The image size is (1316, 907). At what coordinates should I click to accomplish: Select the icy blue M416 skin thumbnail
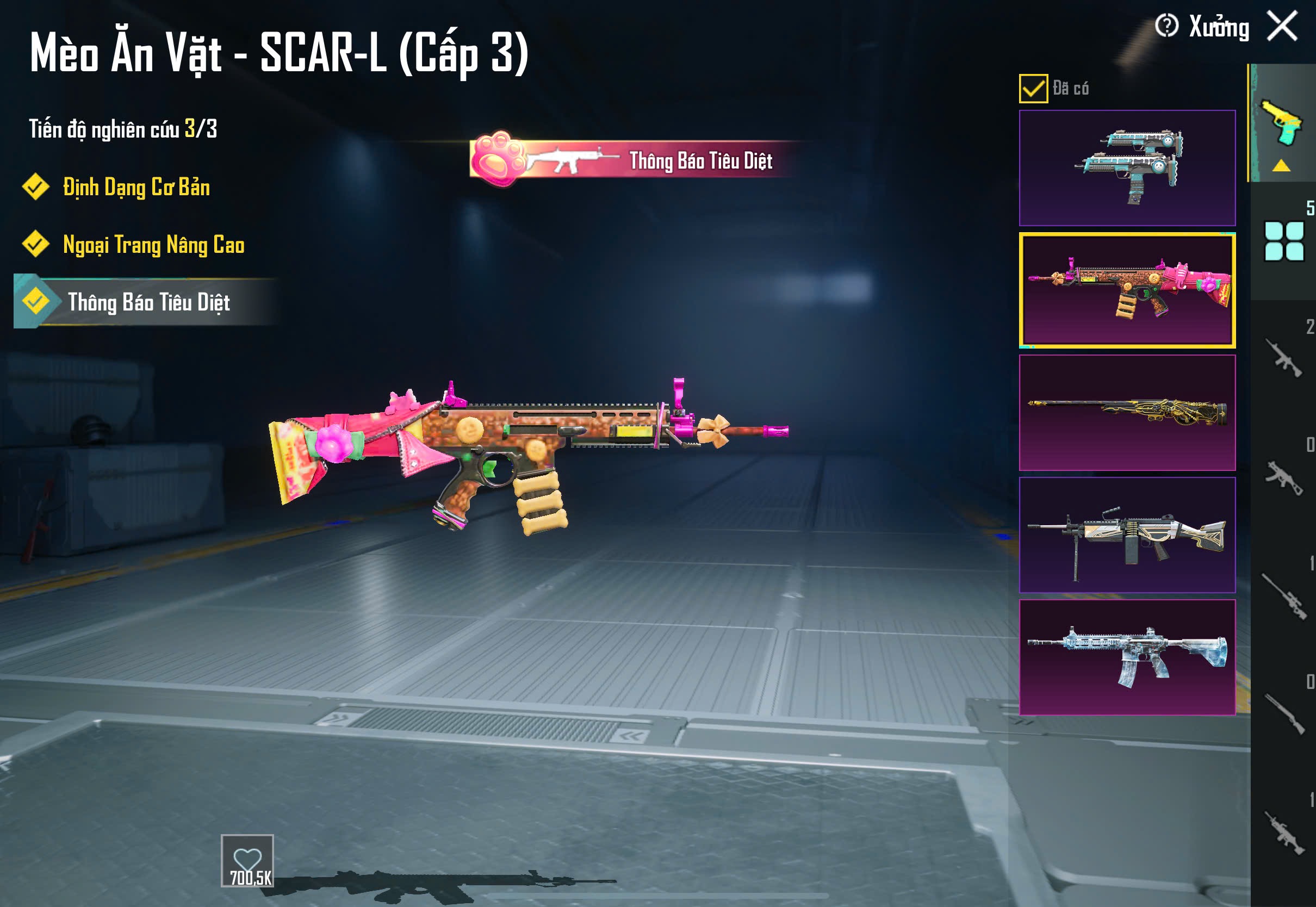(x=1127, y=657)
